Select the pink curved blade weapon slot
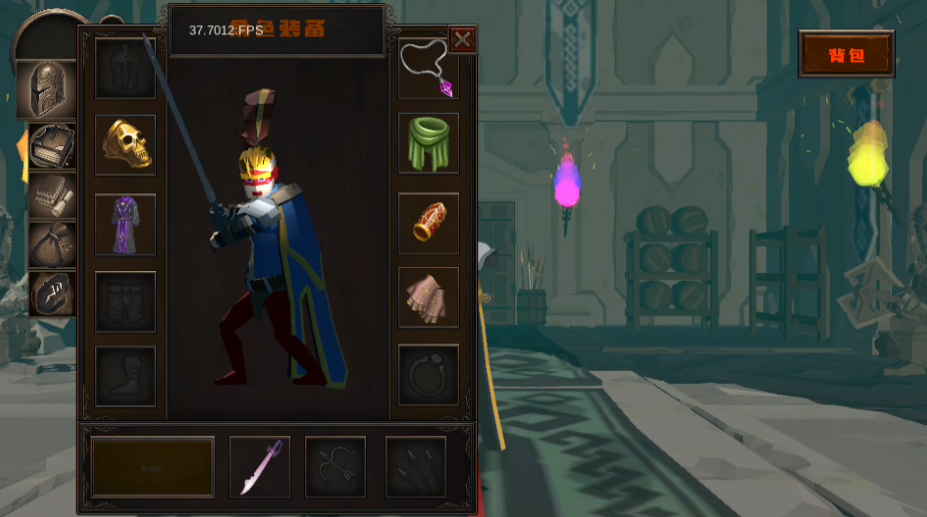Viewport: 927px width, 517px height. [x=260, y=466]
